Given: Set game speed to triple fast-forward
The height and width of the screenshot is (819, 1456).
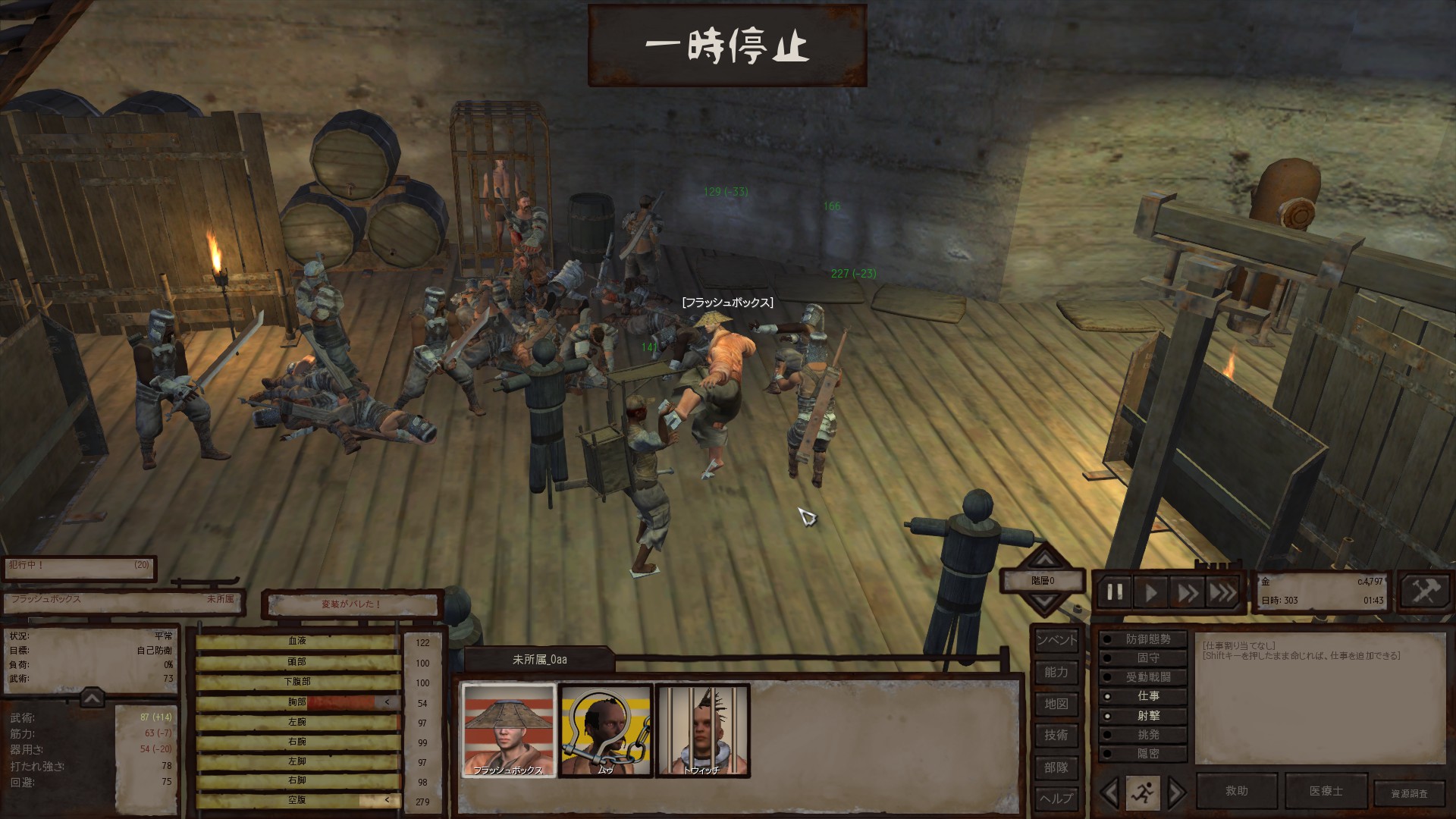Looking at the screenshot, I should click(x=1222, y=591).
